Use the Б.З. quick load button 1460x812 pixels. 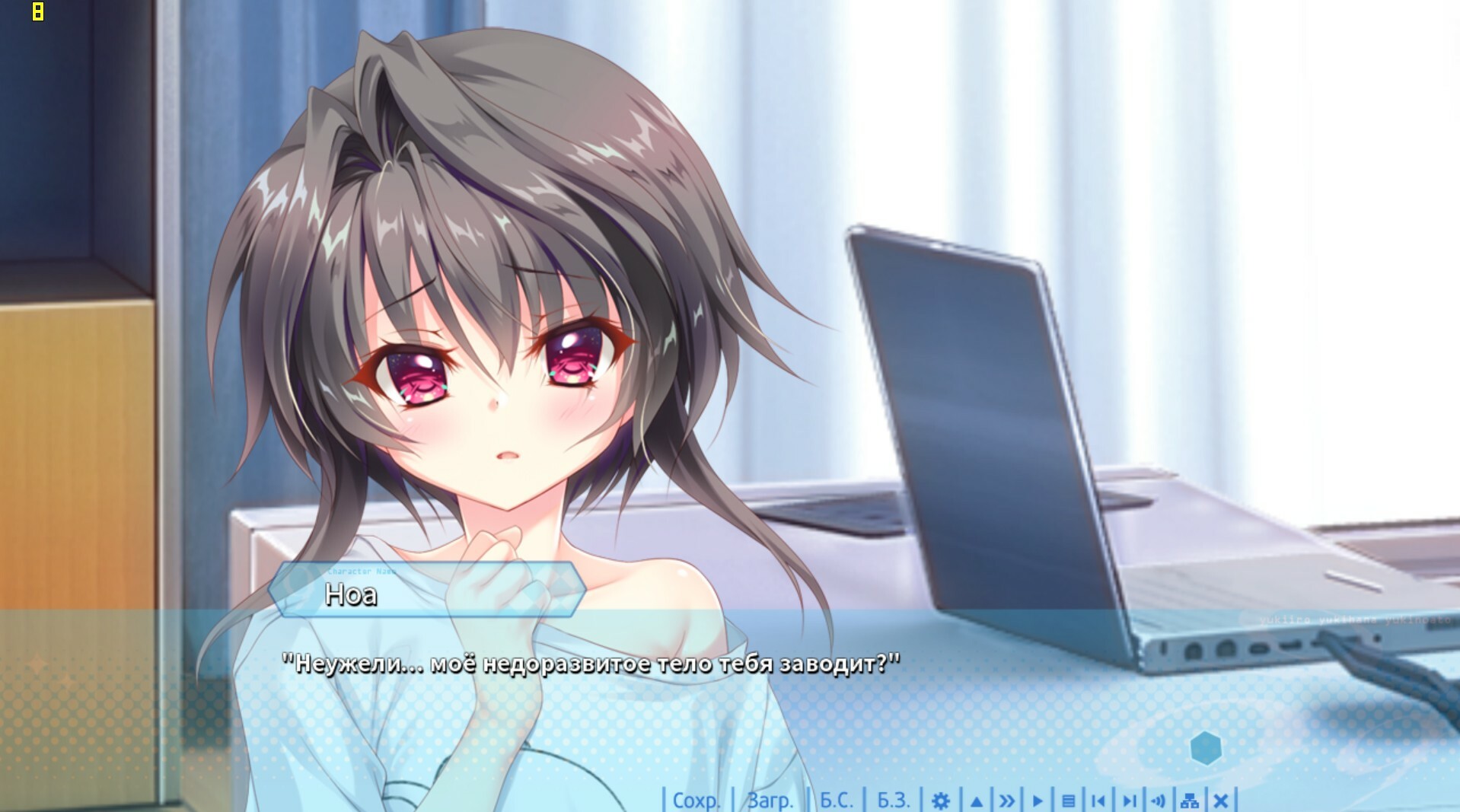(x=893, y=801)
